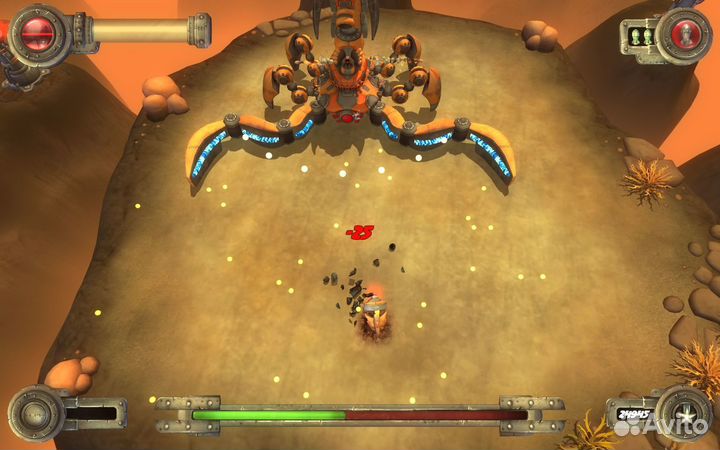The width and height of the screenshot is (720, 450).
Task: Click the red orb gauge with brass pipe
Action: pyautogui.click(x=38, y=33)
